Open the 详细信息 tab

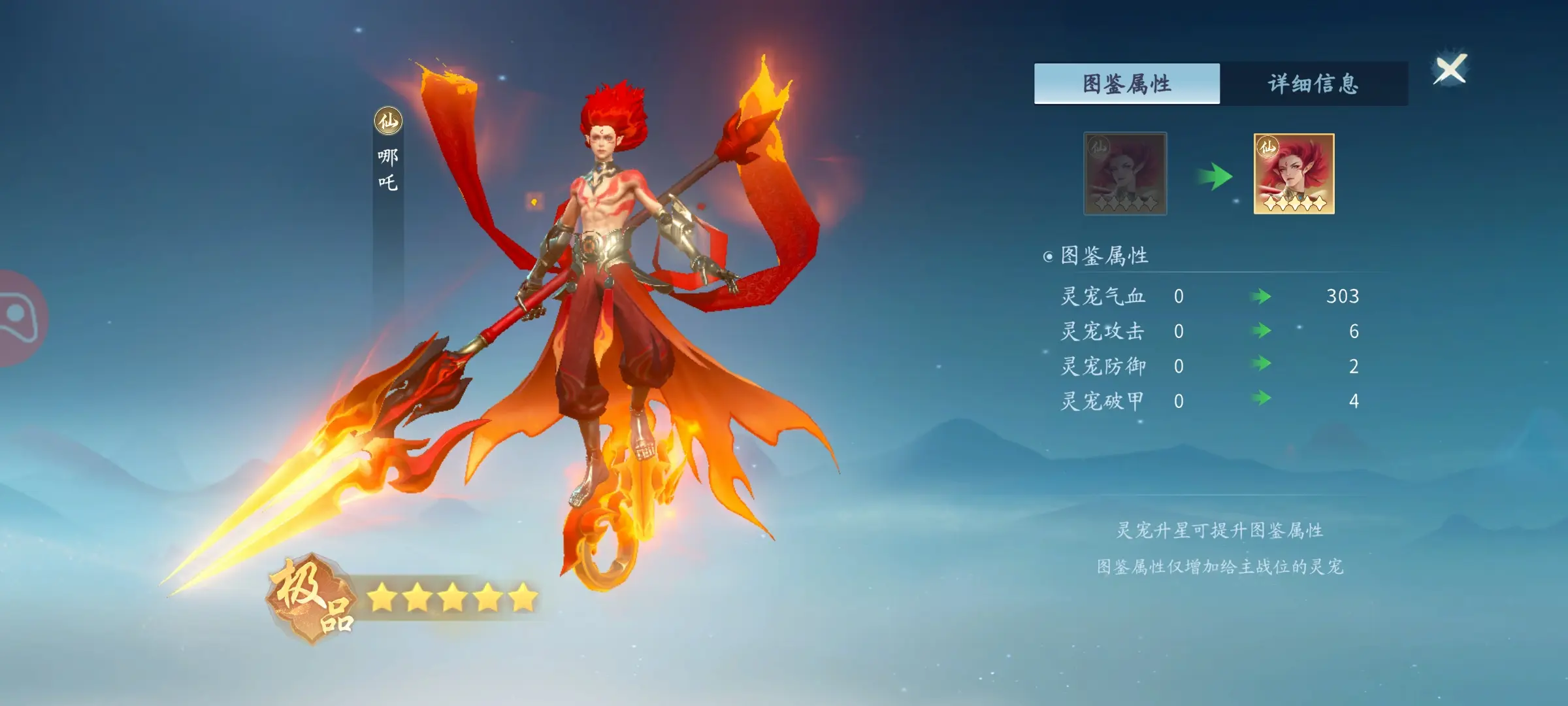1313,84
